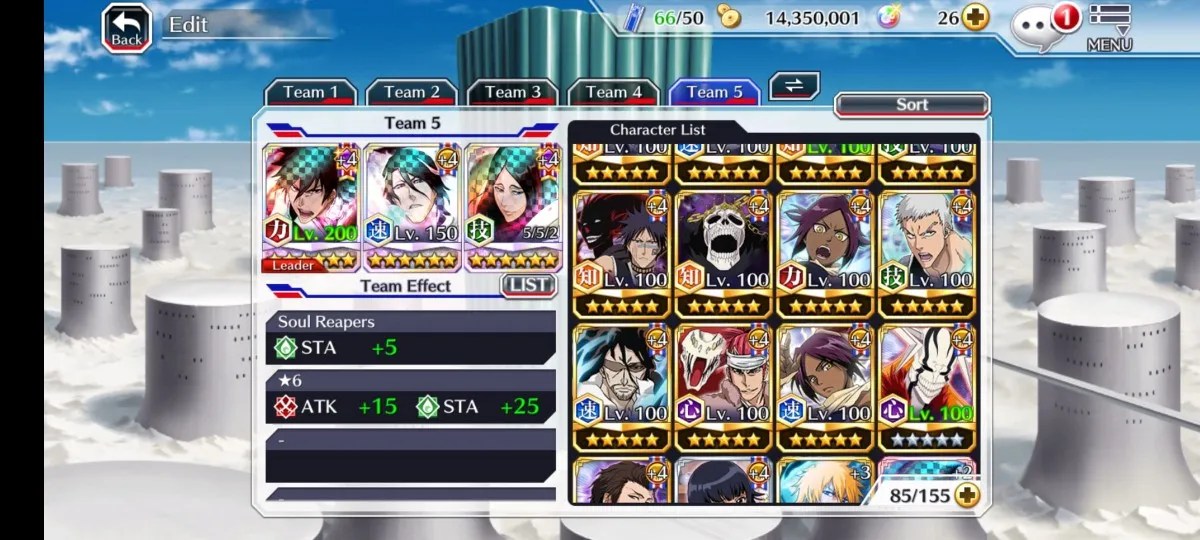
Task: Open the chat notification bubble
Action: click(x=1039, y=27)
